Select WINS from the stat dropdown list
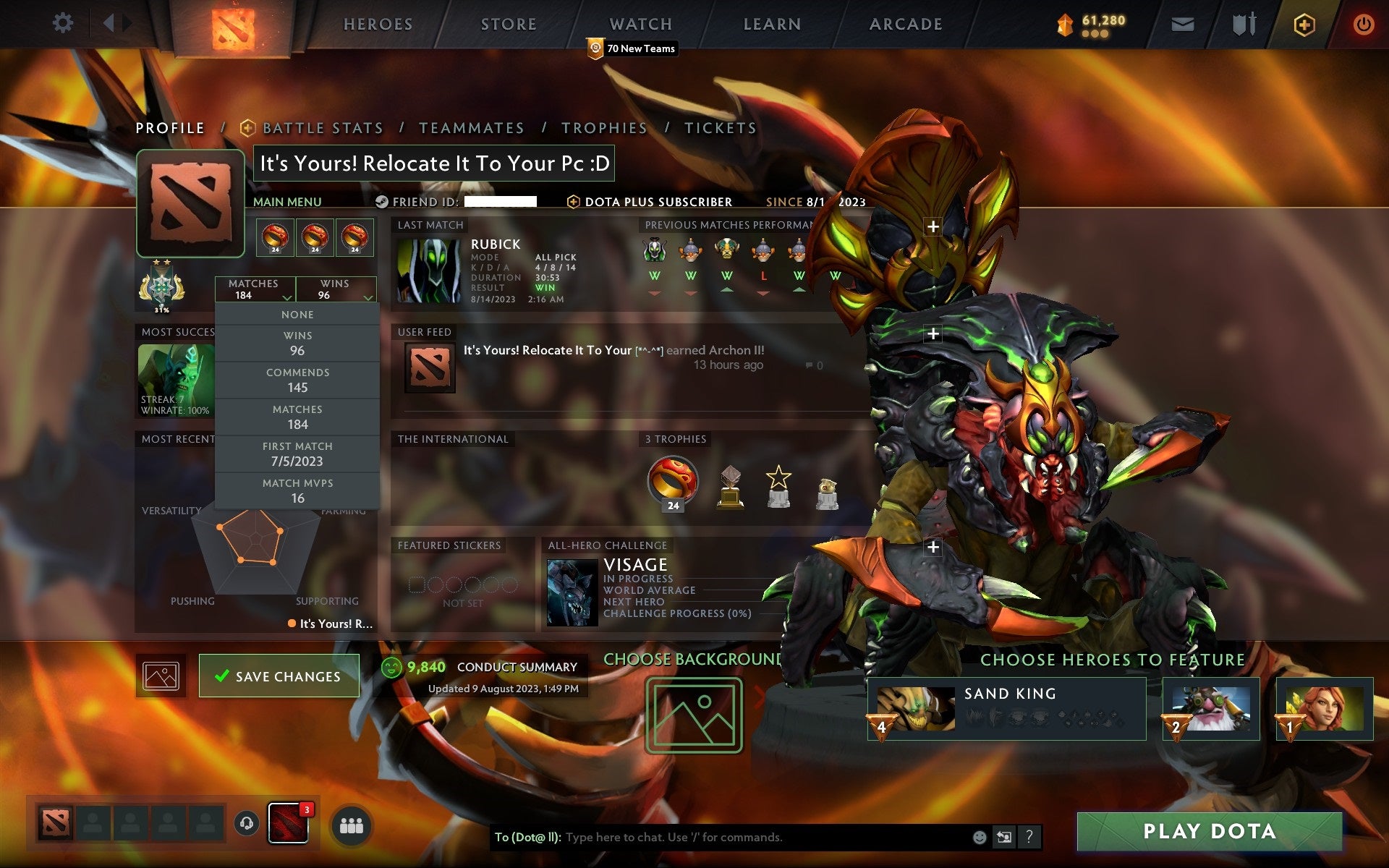The width and height of the screenshot is (1389, 868). 299,343
